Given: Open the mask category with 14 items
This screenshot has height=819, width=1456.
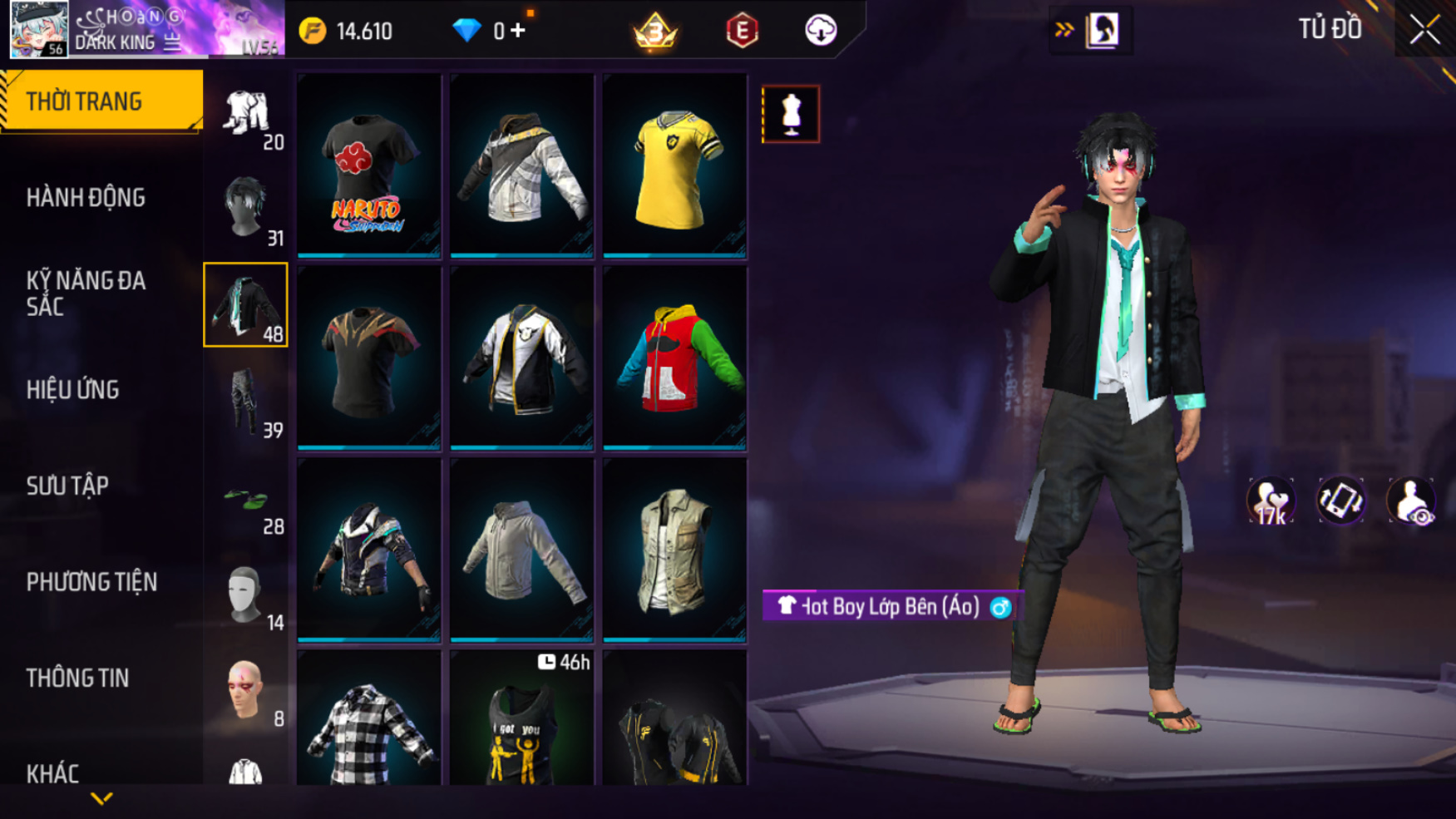Looking at the screenshot, I should [246, 595].
